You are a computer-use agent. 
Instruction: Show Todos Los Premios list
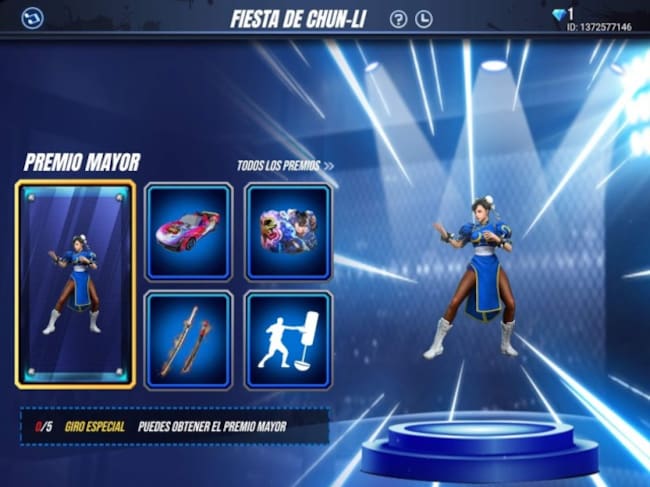[286, 166]
